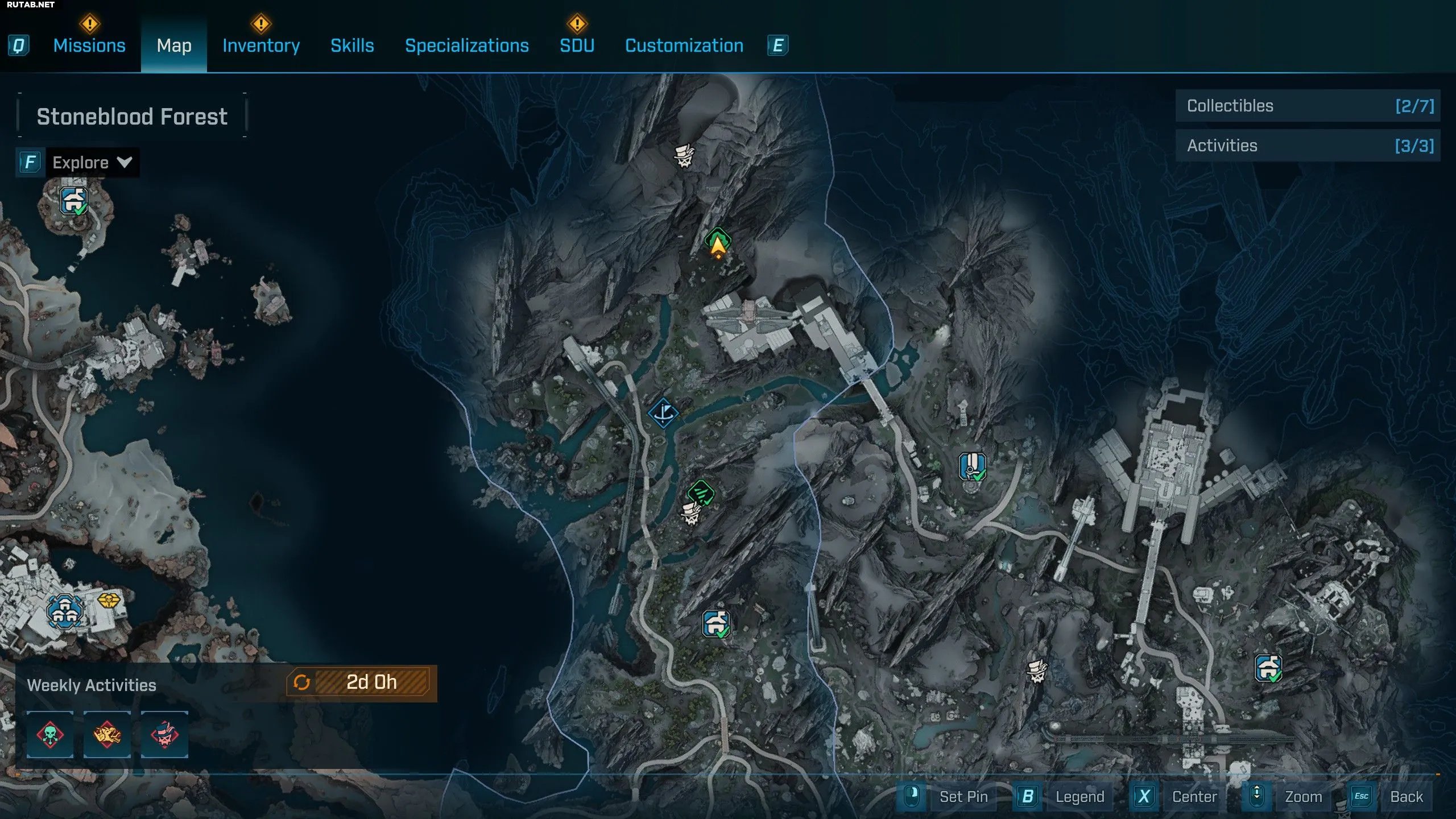Viewport: 1456px width, 819px height.
Task: Choose the orange beast weekly activity
Action: click(x=107, y=734)
